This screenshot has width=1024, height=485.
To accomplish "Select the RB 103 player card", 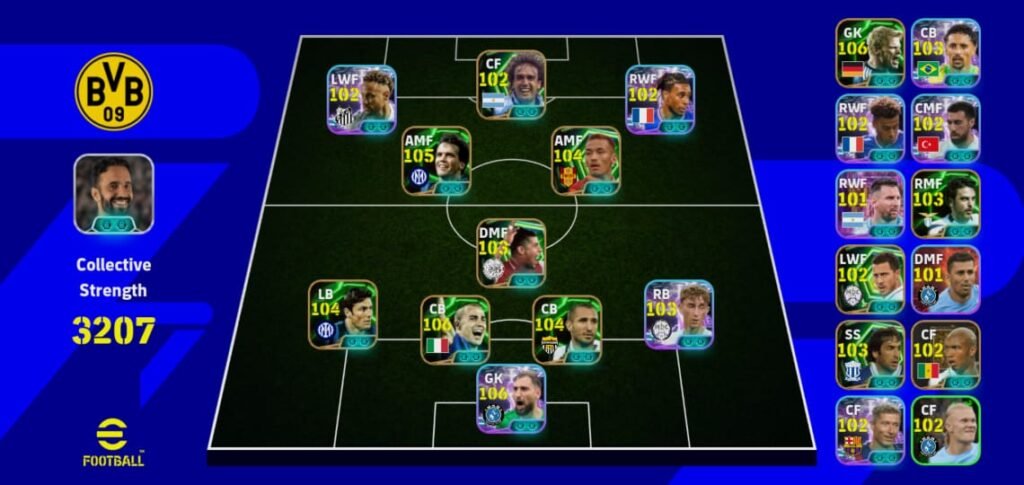I will [x=678, y=314].
